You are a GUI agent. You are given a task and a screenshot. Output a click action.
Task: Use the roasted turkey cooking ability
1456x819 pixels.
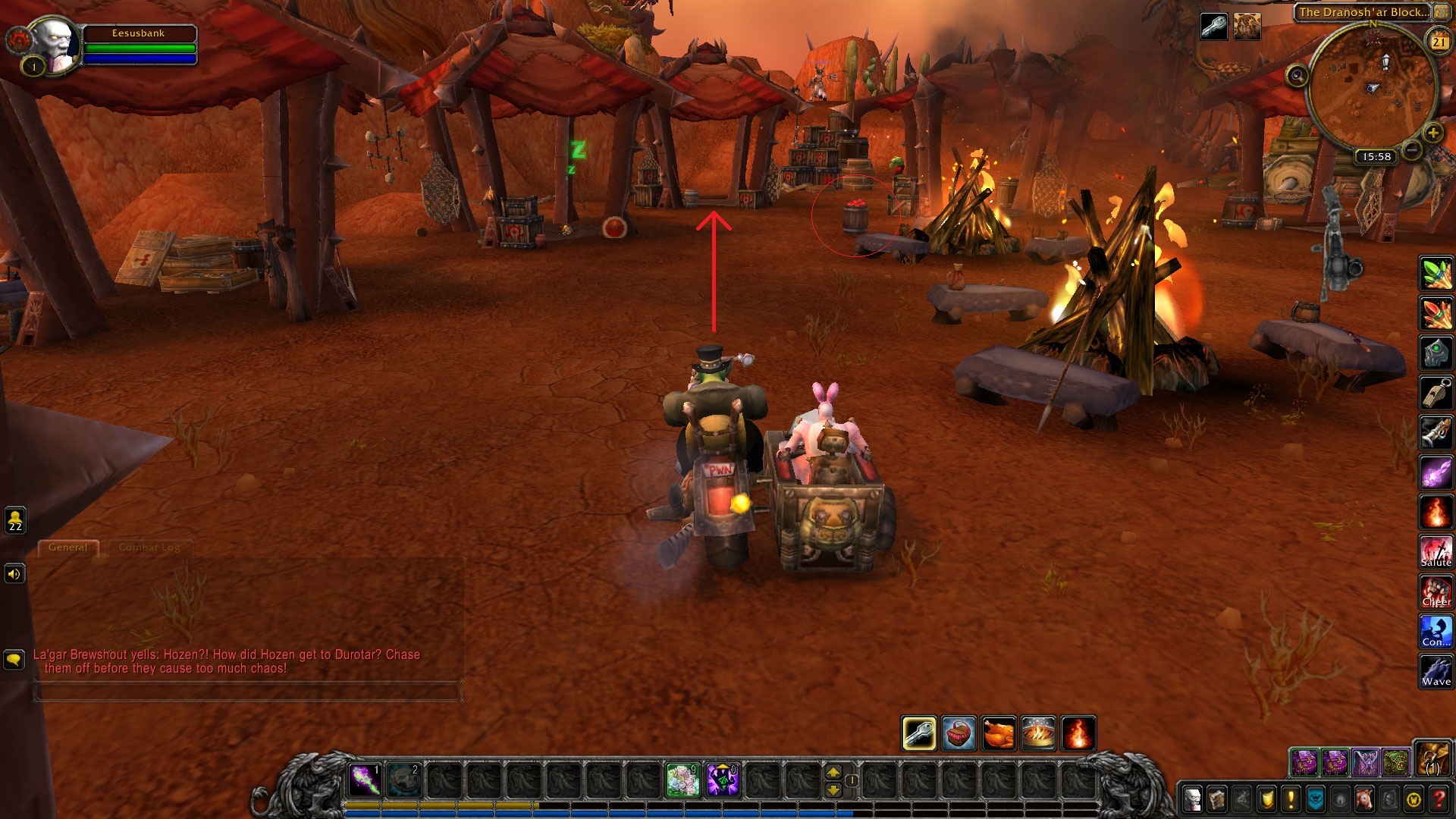(998, 733)
